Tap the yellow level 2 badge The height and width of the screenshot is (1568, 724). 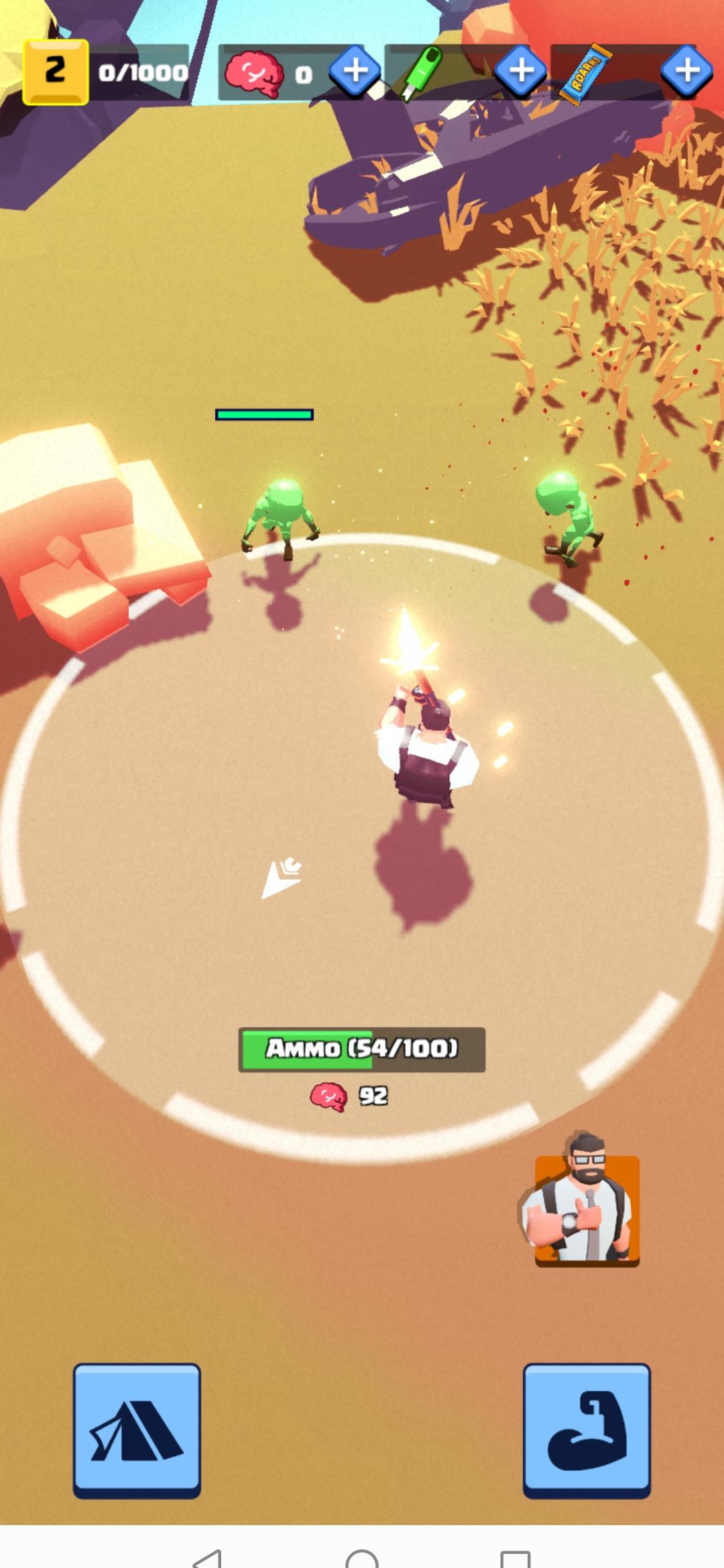56,72
